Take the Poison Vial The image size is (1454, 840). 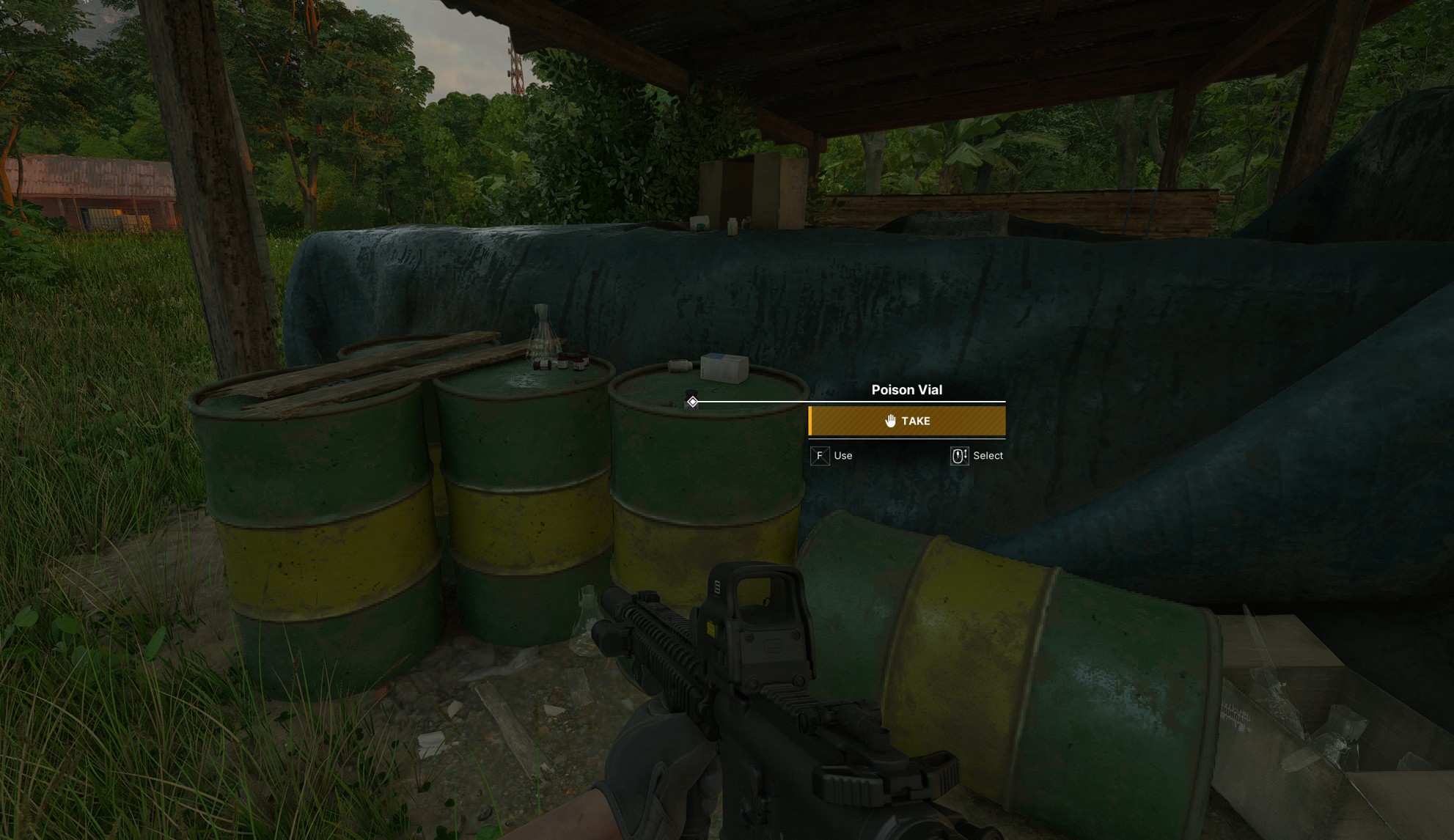pos(906,421)
